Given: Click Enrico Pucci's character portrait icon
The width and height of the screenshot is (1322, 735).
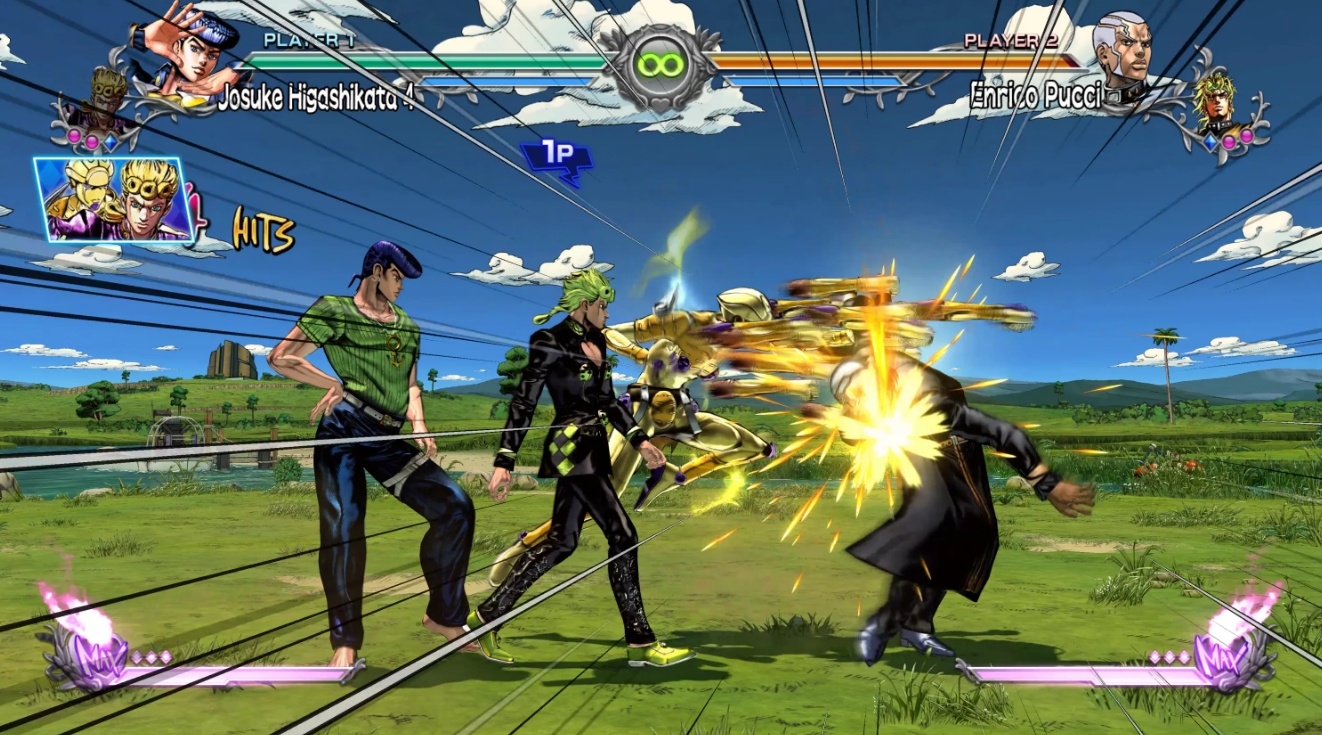Looking at the screenshot, I should tap(1126, 50).
